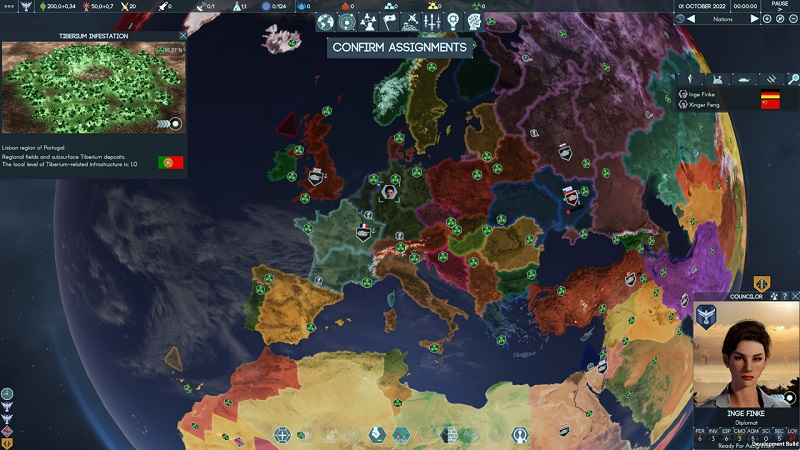Select councilor Inge Finke in list

[698, 94]
